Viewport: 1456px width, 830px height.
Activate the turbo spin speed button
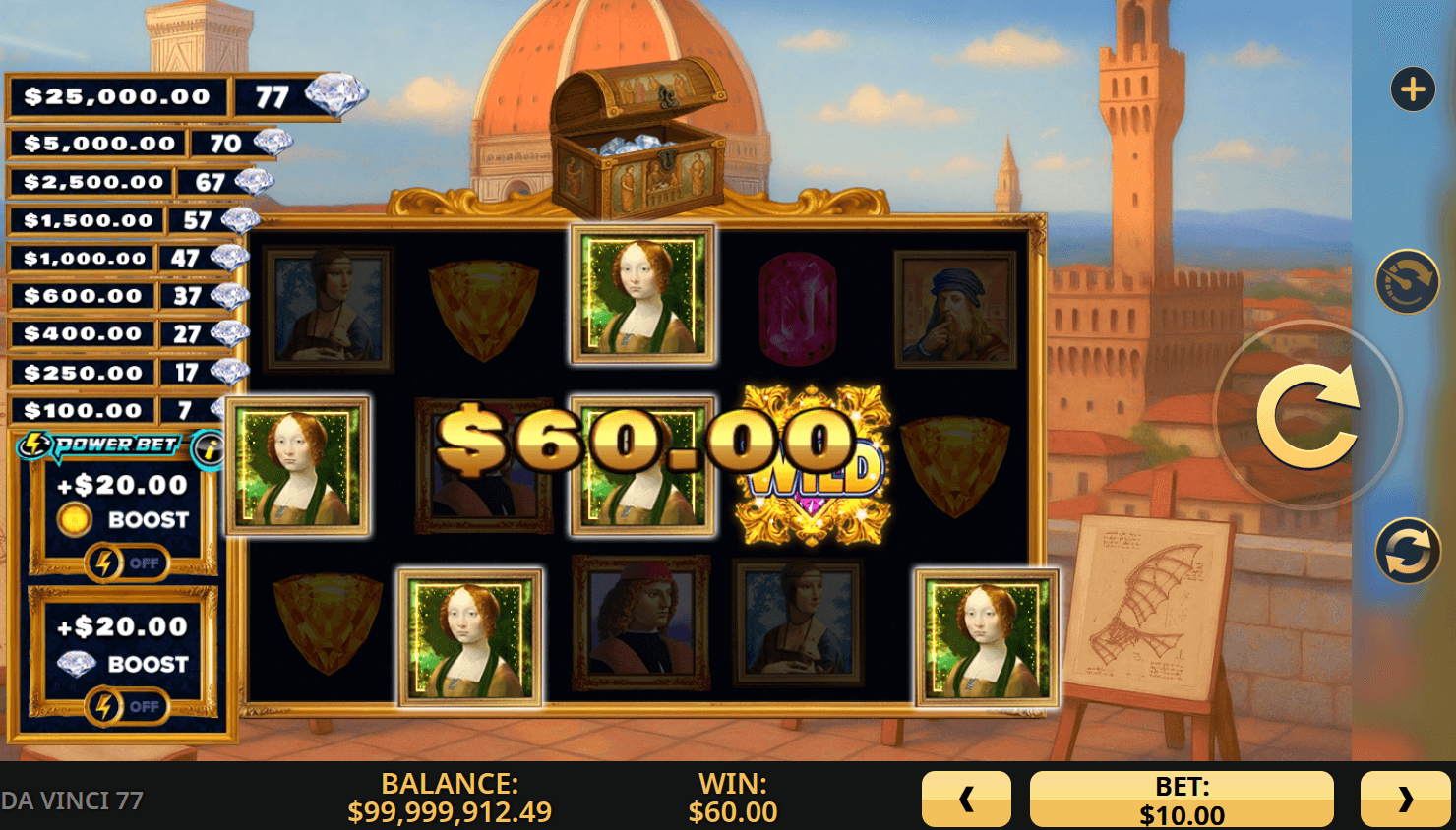coord(1407,282)
